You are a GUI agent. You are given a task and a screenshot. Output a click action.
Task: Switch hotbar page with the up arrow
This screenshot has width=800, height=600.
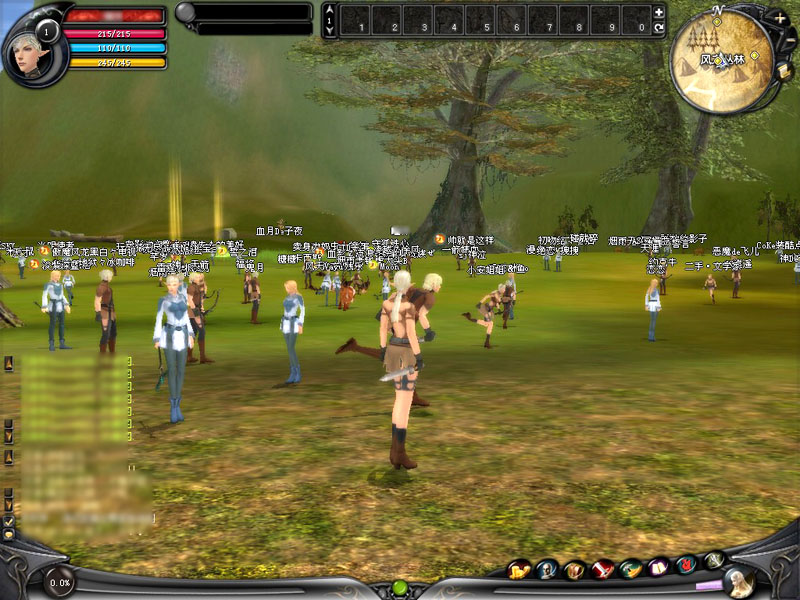click(x=330, y=9)
